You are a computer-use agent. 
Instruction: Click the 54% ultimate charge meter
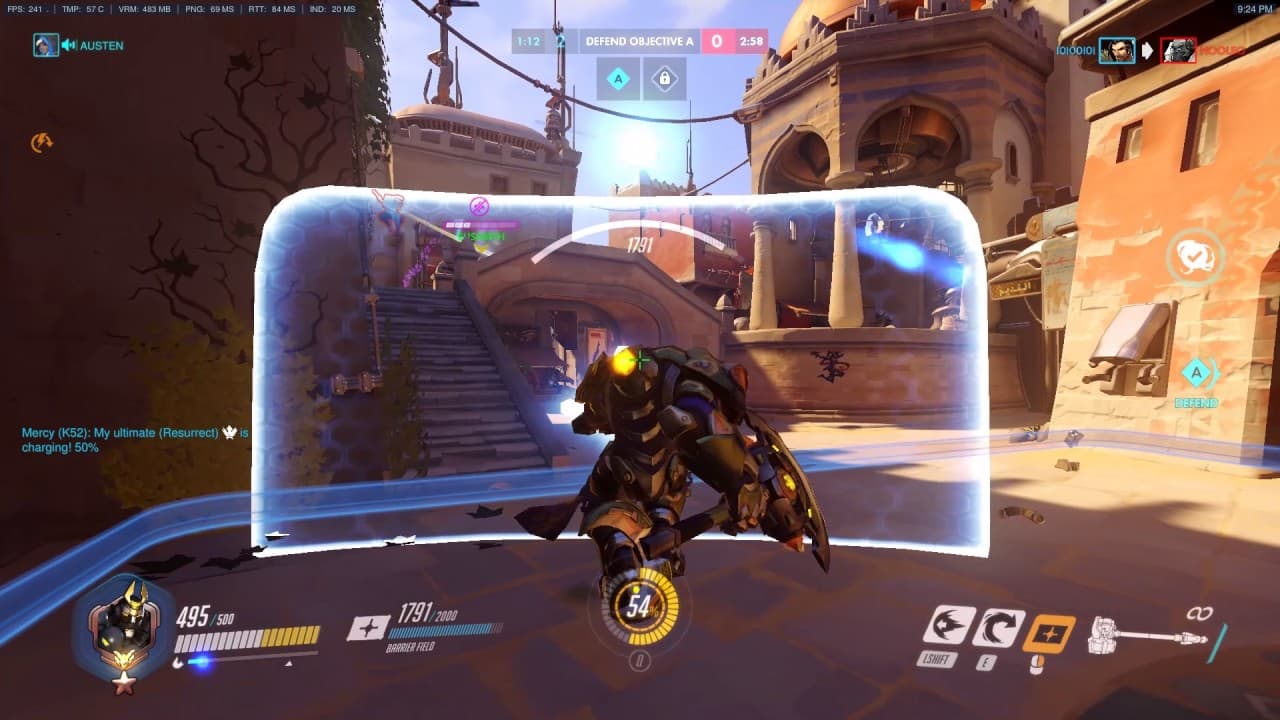pyautogui.click(x=640, y=608)
